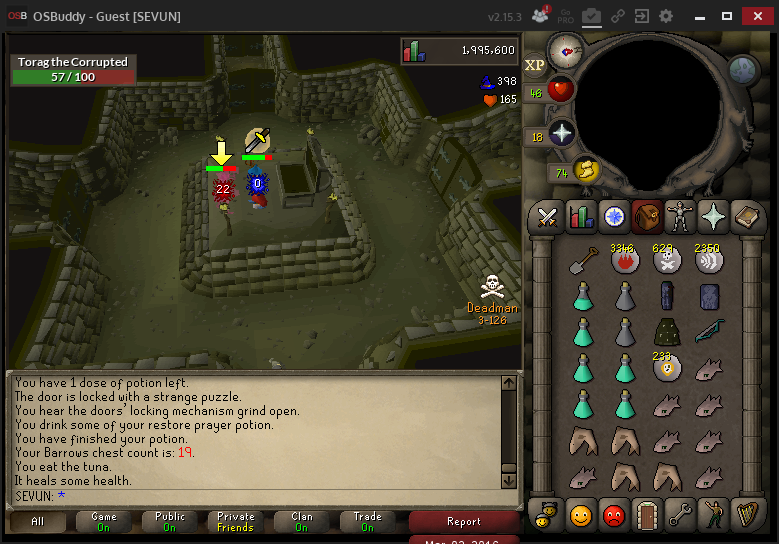This screenshot has width=779, height=544.
Task: Open the world map globe
Action: click(743, 70)
